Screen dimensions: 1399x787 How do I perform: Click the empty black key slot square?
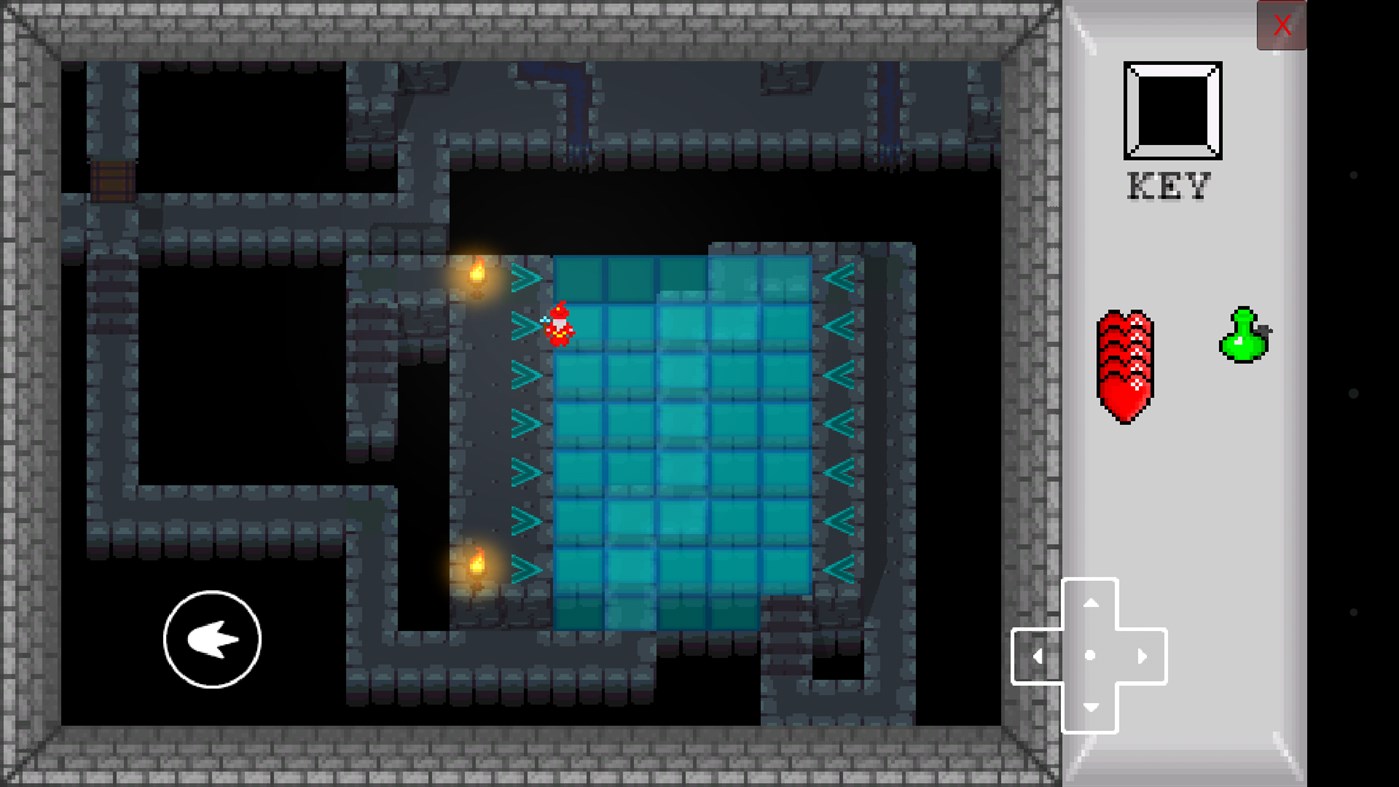1170,110
